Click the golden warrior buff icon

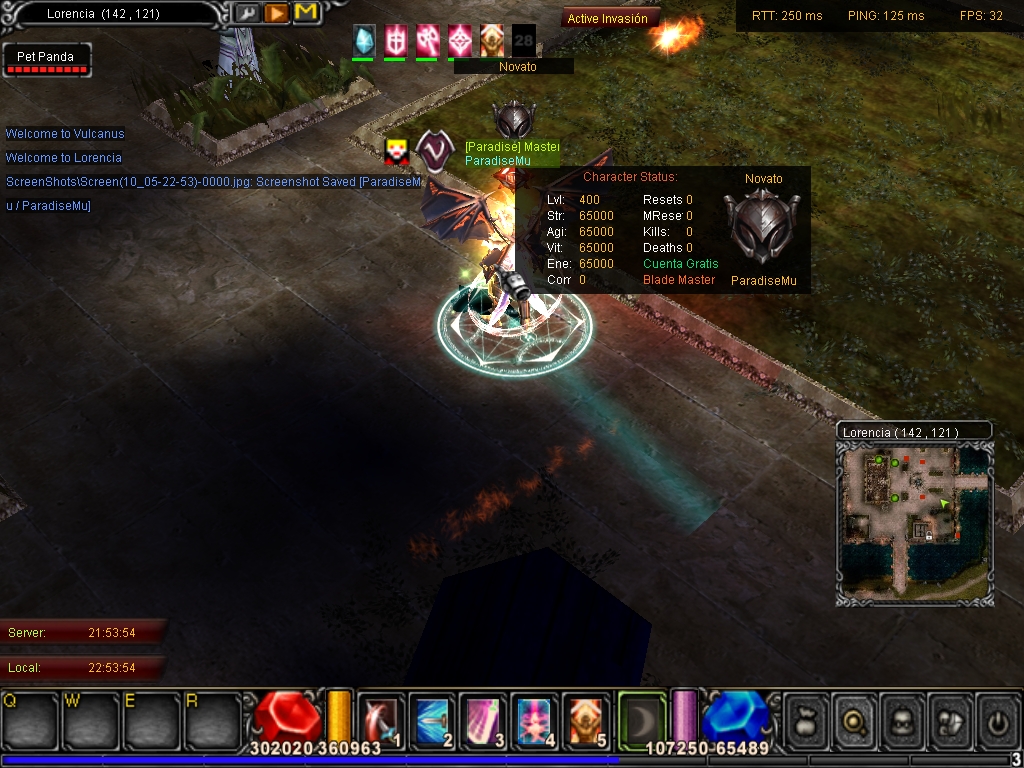tap(492, 40)
